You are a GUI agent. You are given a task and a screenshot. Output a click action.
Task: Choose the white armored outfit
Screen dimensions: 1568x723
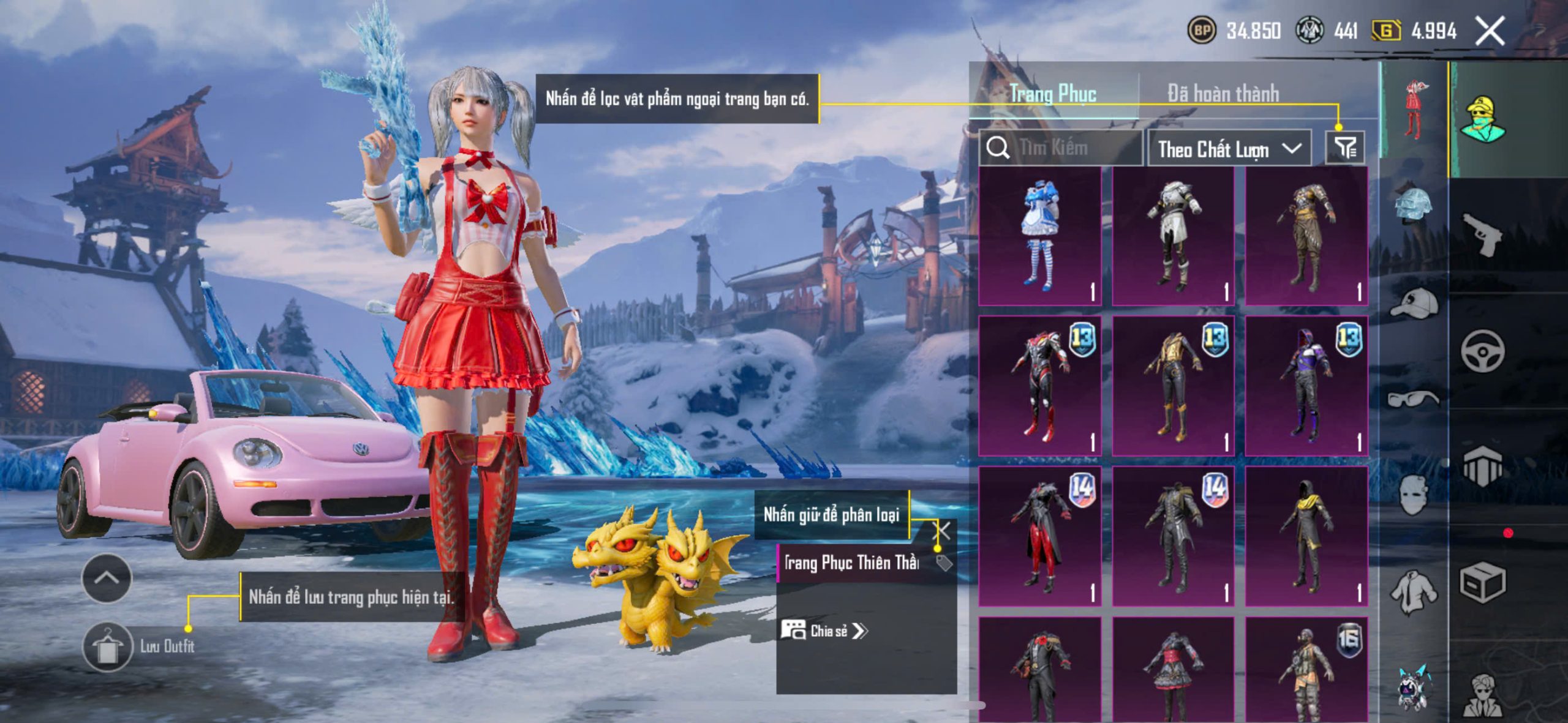click(1173, 236)
